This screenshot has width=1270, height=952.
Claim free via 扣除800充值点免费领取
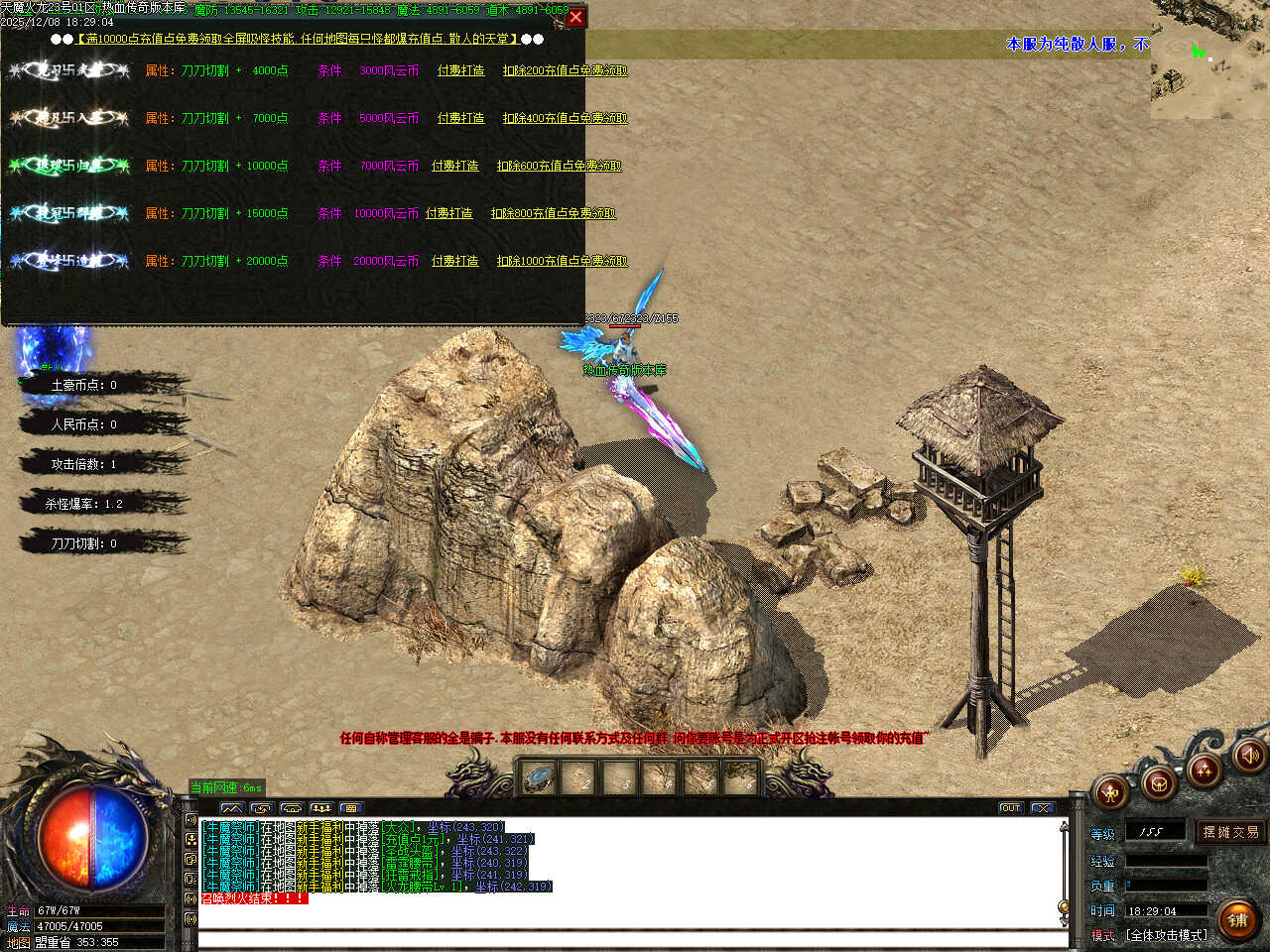tap(553, 213)
